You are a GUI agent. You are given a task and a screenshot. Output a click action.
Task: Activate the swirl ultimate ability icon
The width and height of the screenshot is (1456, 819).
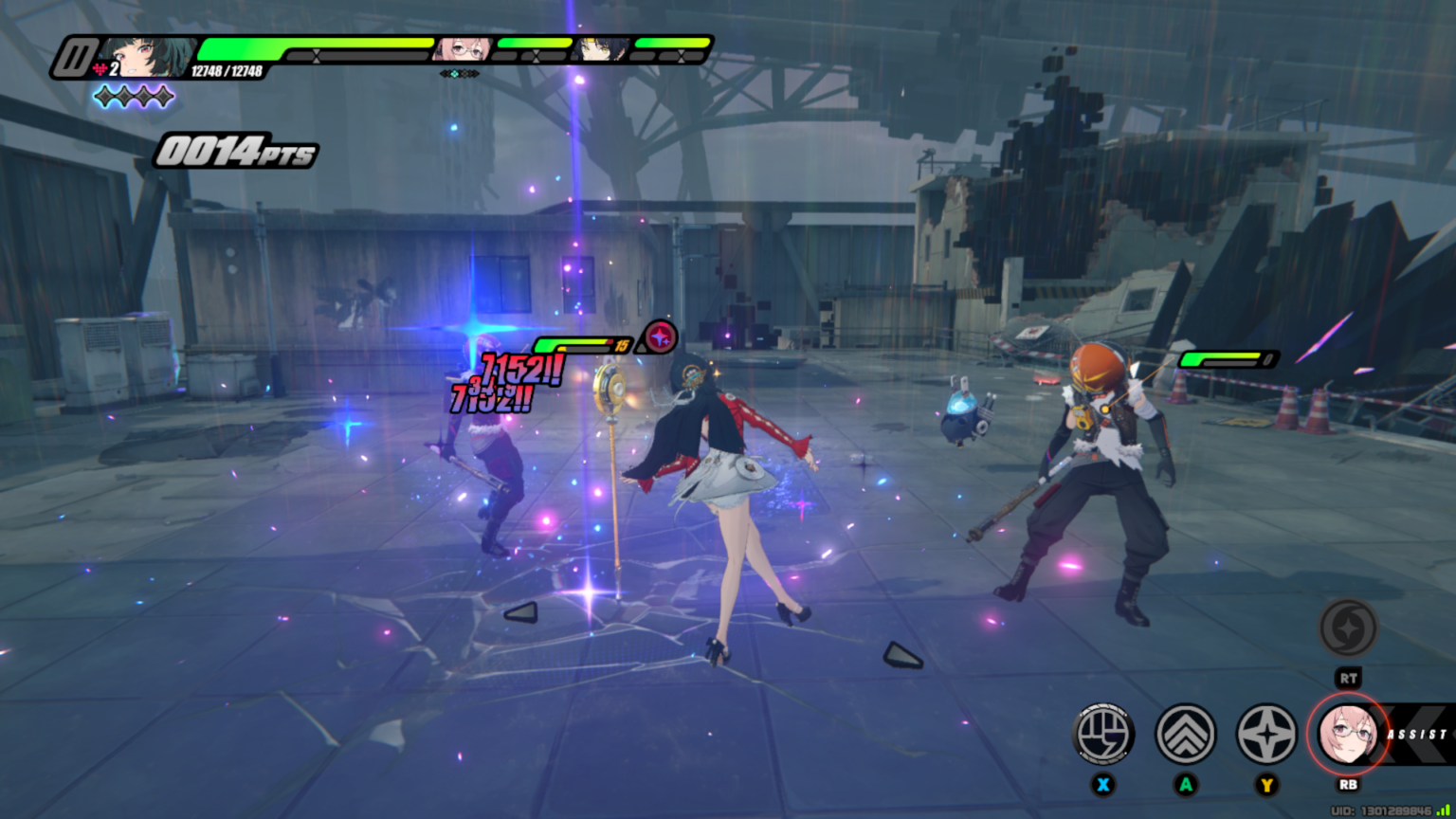point(1348,628)
